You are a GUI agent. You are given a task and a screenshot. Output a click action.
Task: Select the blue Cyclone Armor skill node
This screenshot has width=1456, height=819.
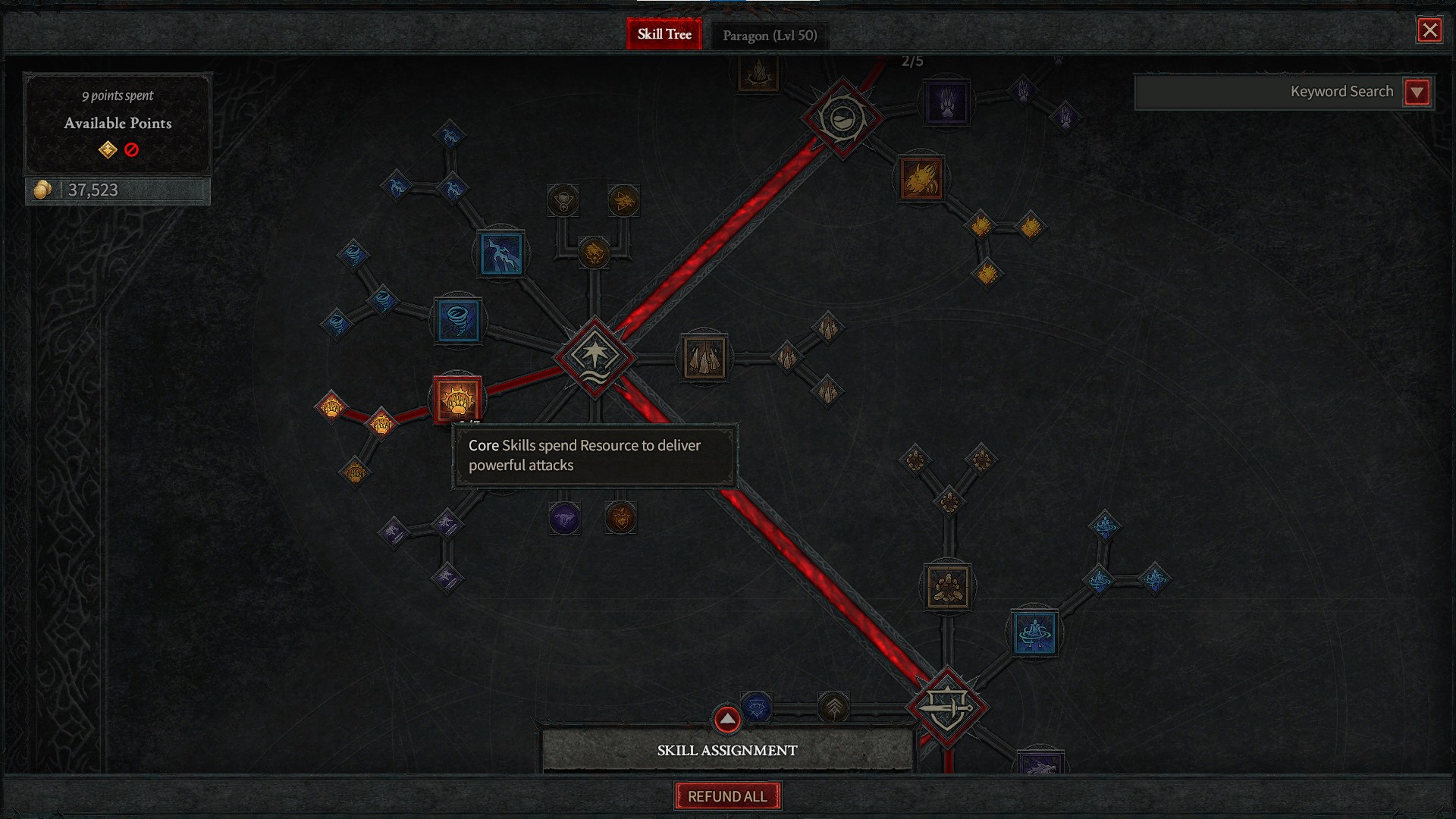point(1034,632)
